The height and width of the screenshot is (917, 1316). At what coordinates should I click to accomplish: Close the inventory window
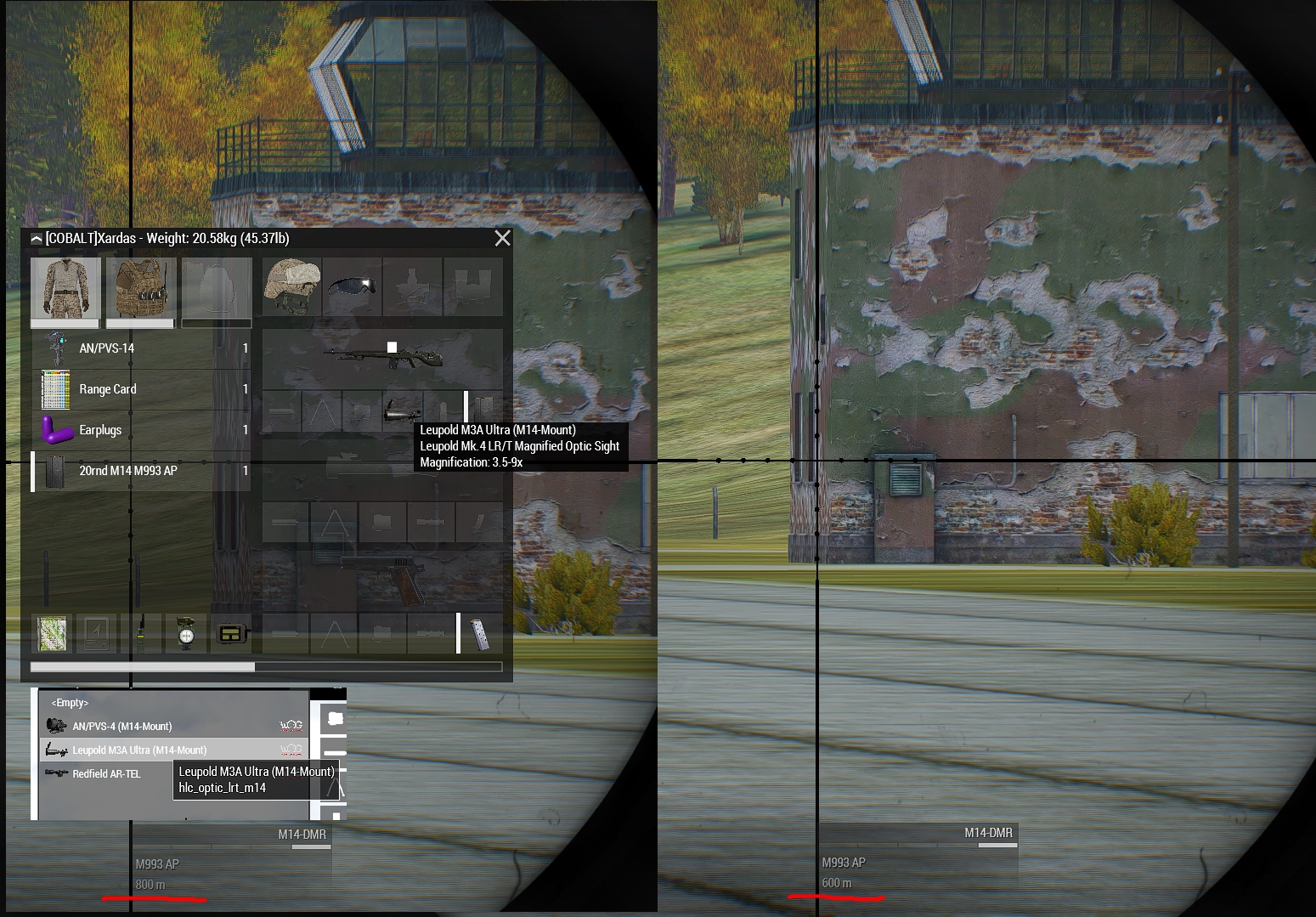pos(502,239)
